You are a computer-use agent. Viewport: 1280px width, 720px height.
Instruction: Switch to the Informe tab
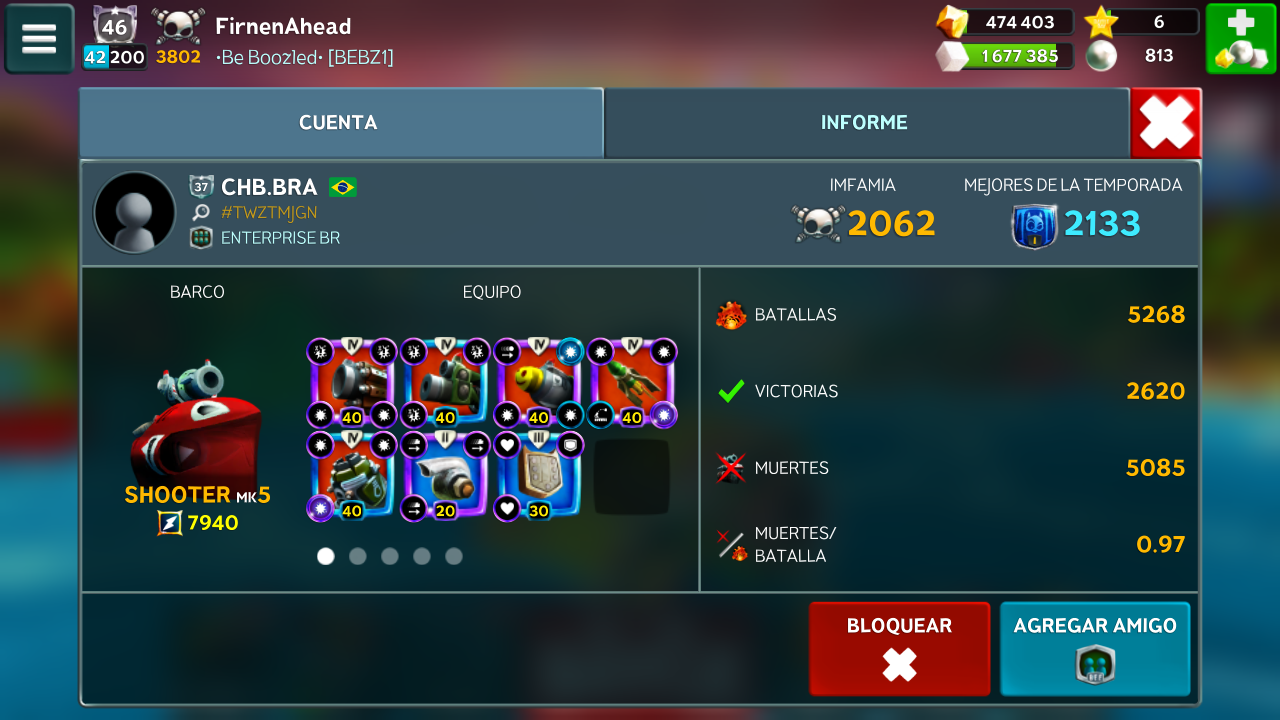[864, 123]
